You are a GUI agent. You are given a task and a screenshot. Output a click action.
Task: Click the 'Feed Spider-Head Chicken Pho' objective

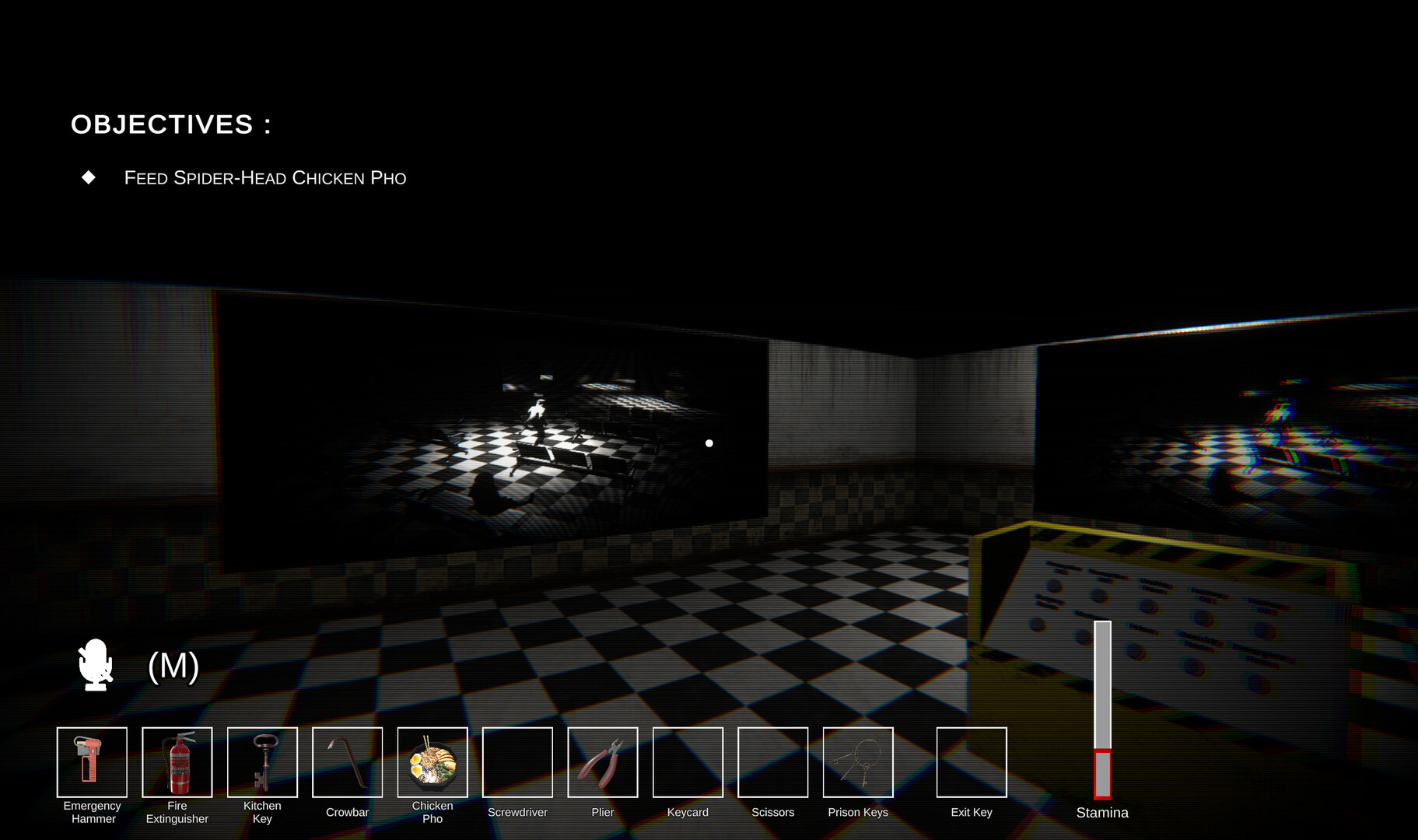[264, 178]
